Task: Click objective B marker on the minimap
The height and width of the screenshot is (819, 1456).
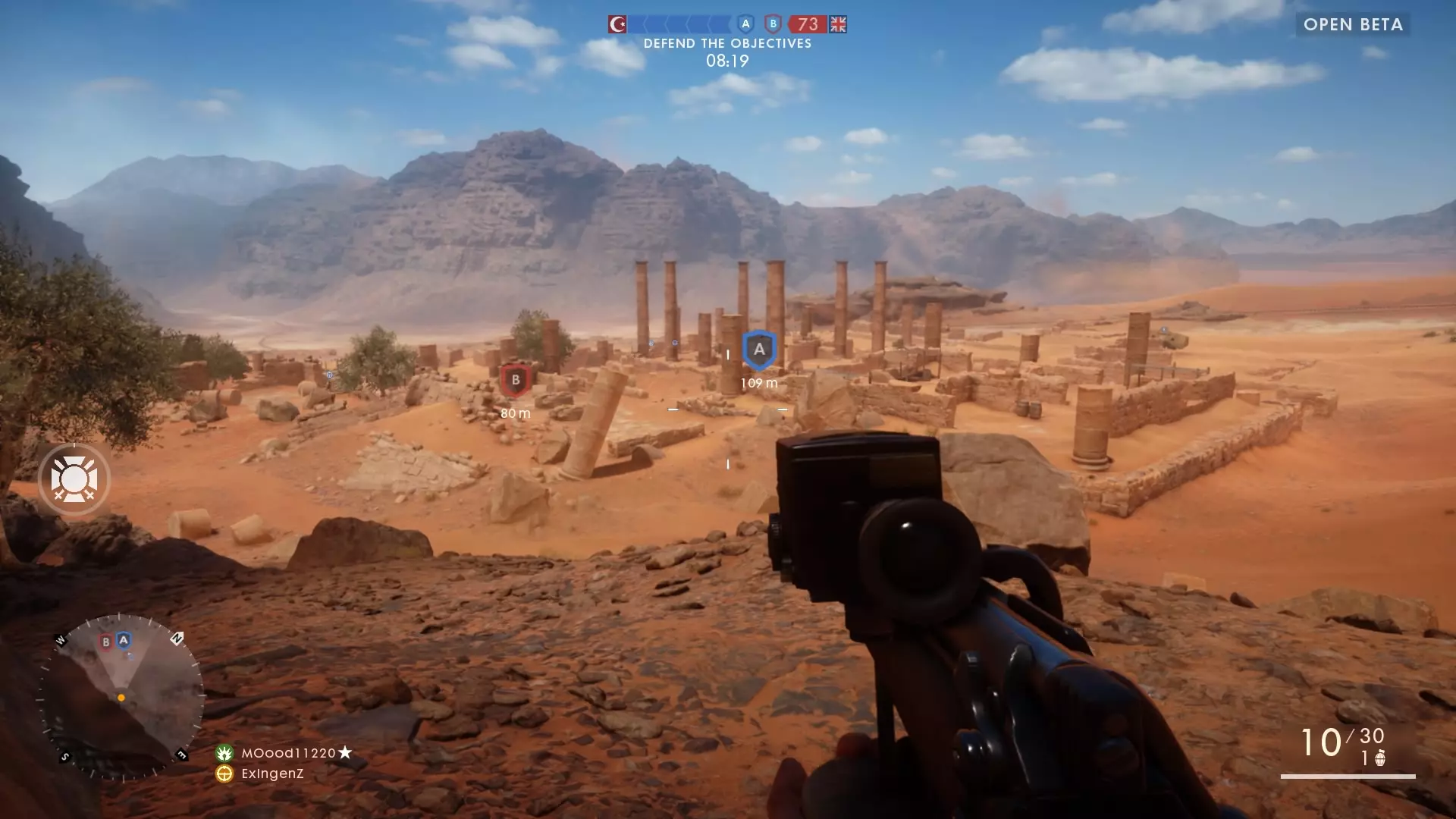Action: click(x=106, y=642)
